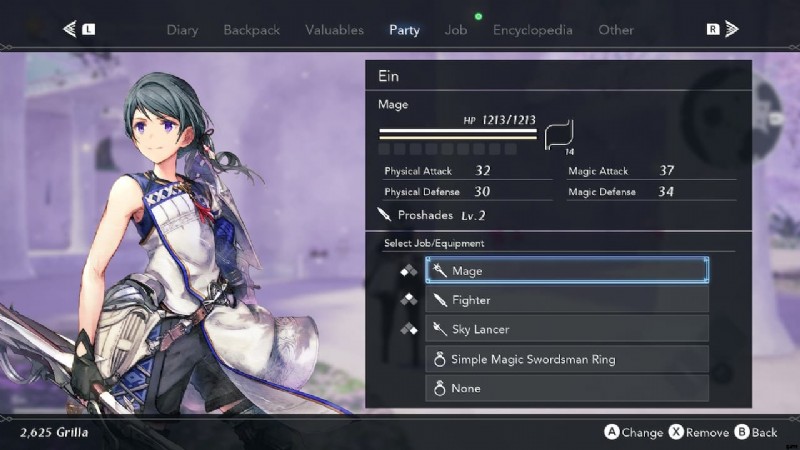
Task: Open the Encyclopedia tab
Action: (532, 30)
